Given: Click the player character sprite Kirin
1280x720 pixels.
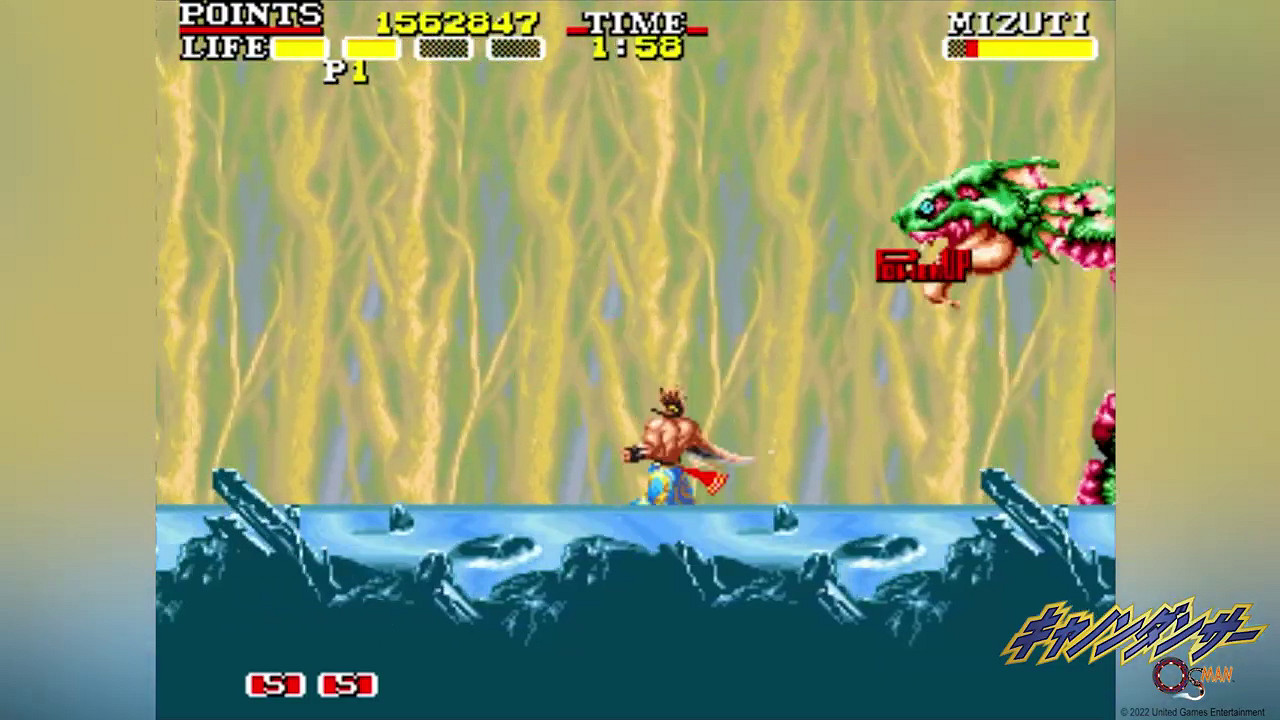Looking at the screenshot, I should 670,450.
